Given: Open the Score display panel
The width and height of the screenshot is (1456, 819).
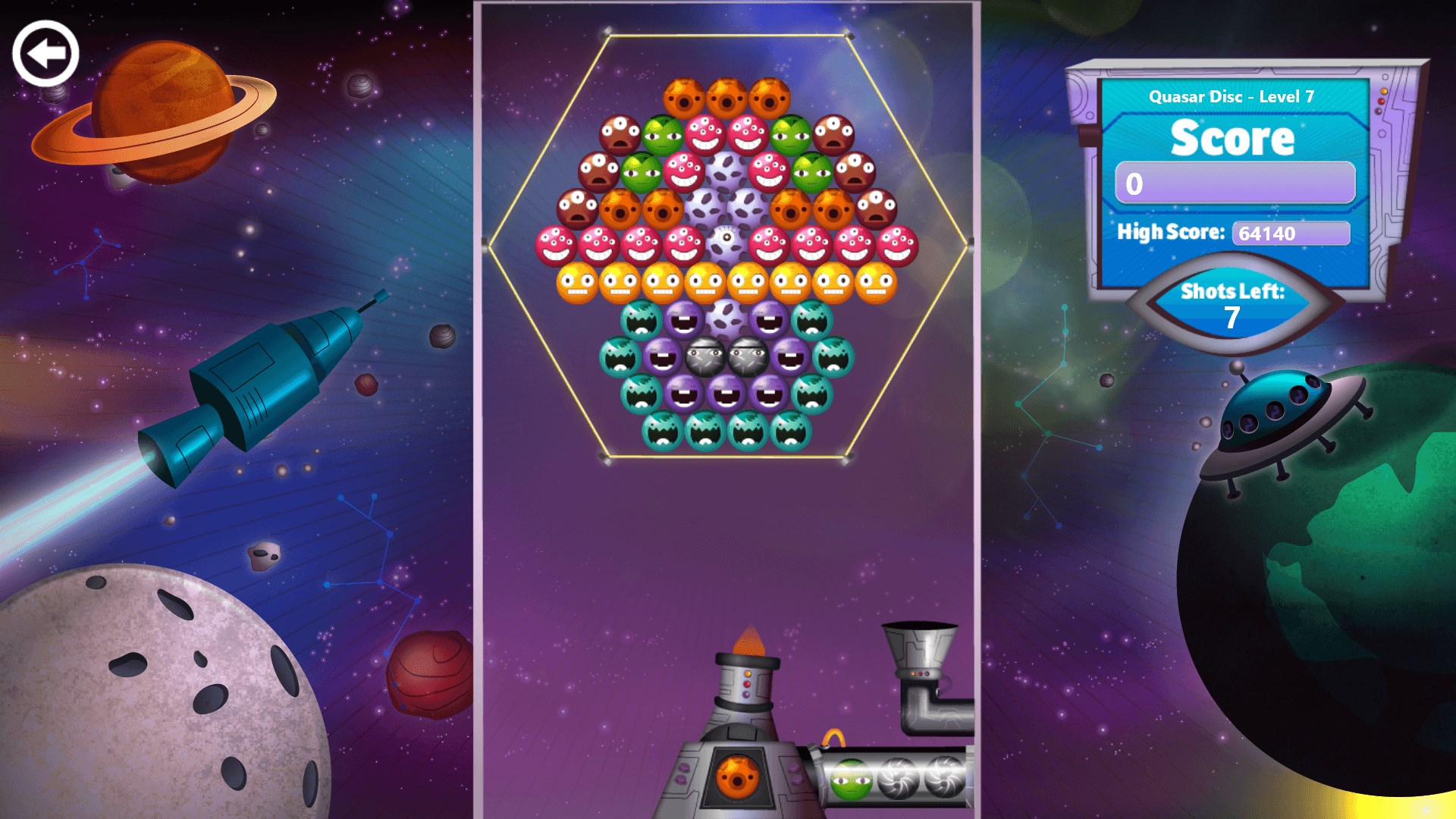Looking at the screenshot, I should pos(1232,138).
